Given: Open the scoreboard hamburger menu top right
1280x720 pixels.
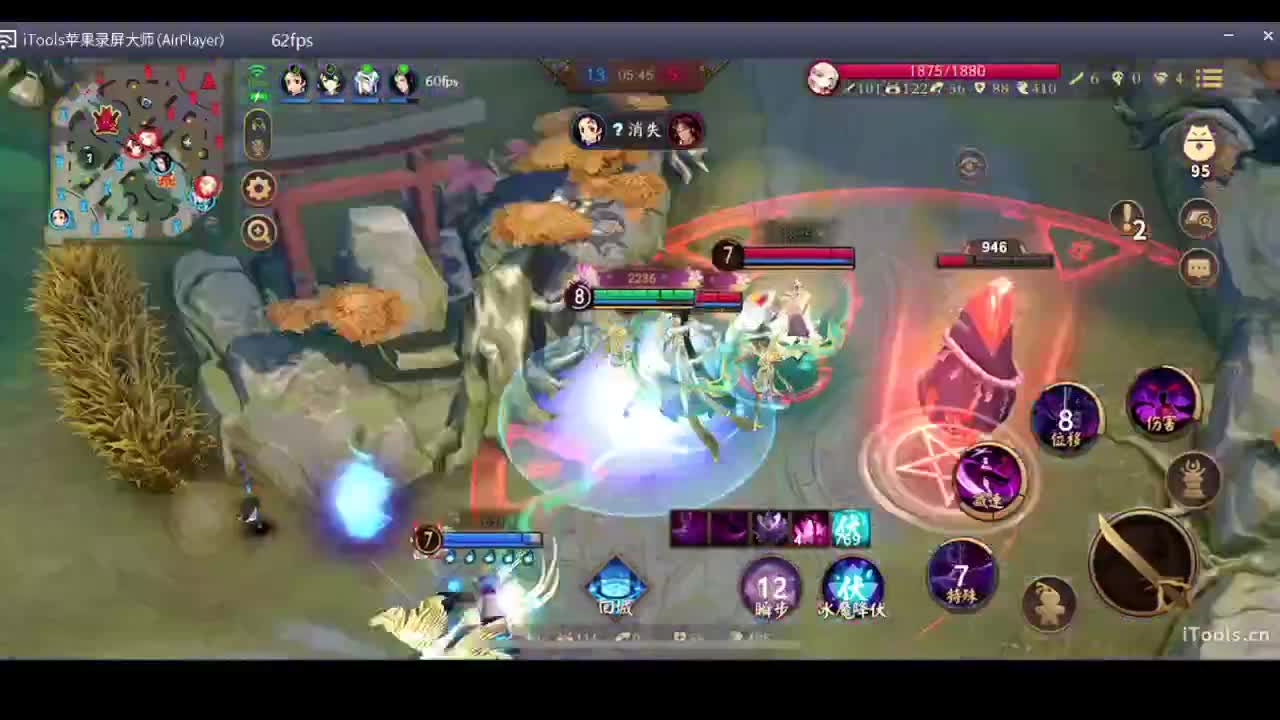Looking at the screenshot, I should pos(1209,79).
